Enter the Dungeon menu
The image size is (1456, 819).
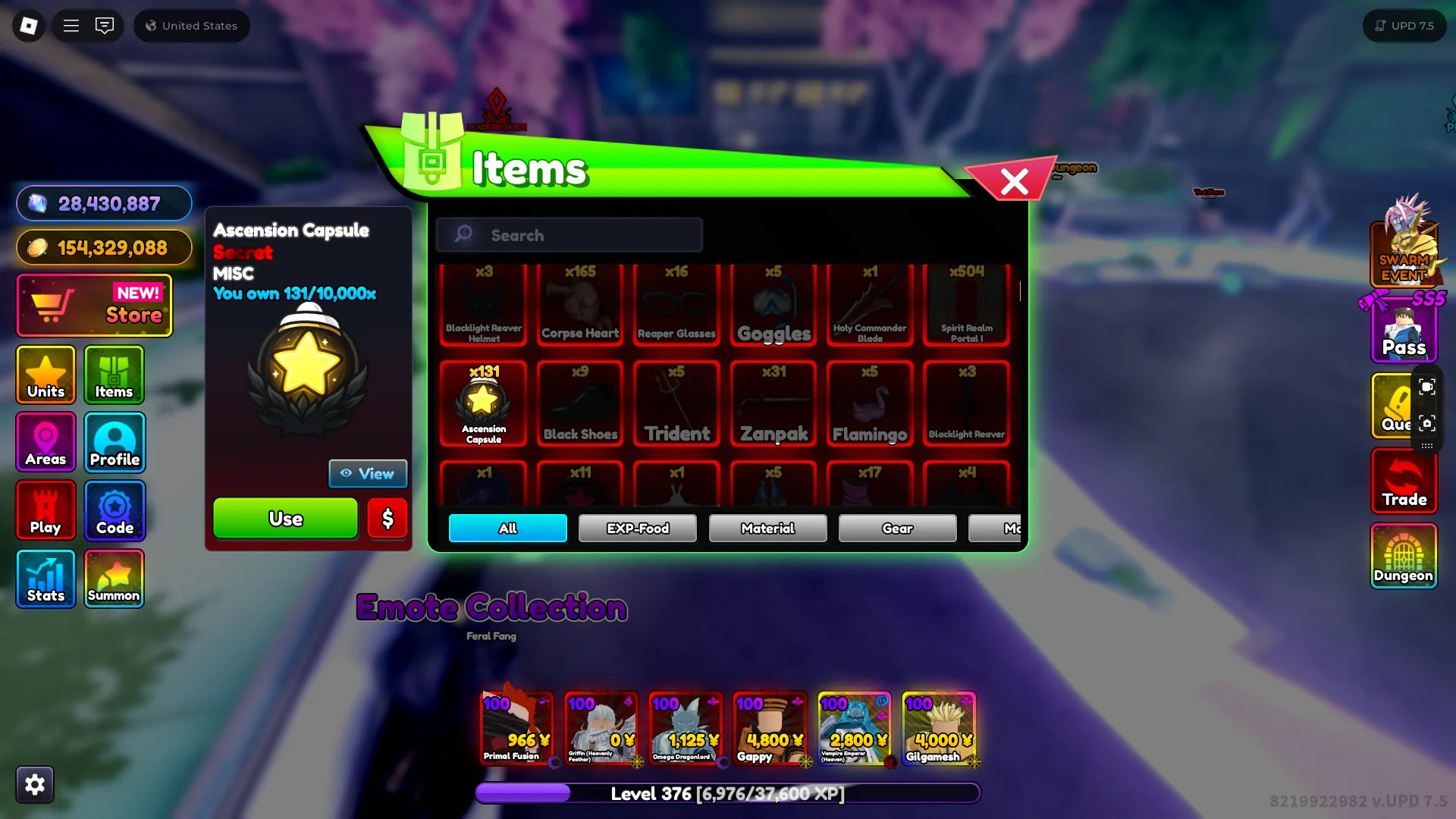pyautogui.click(x=1403, y=557)
